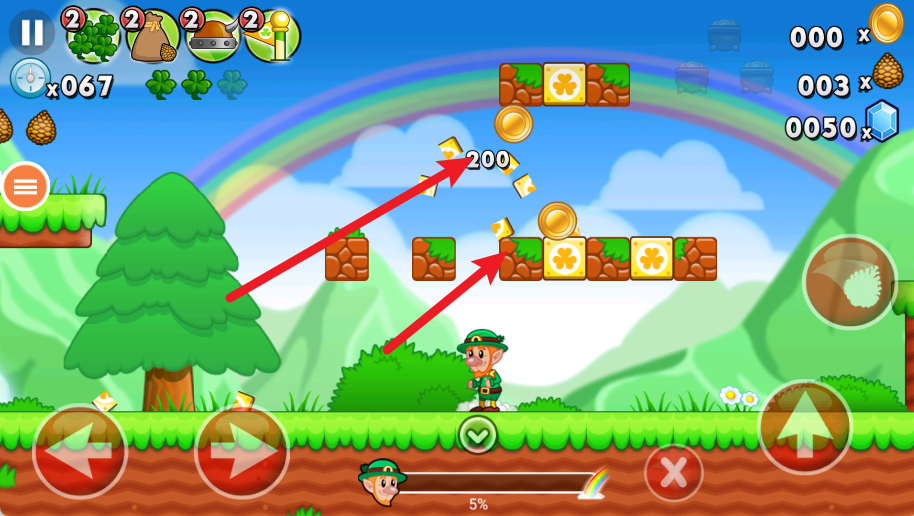Viewport: 914px width, 516px height.
Task: Throw a pinecone with the attack button
Action: (850, 283)
